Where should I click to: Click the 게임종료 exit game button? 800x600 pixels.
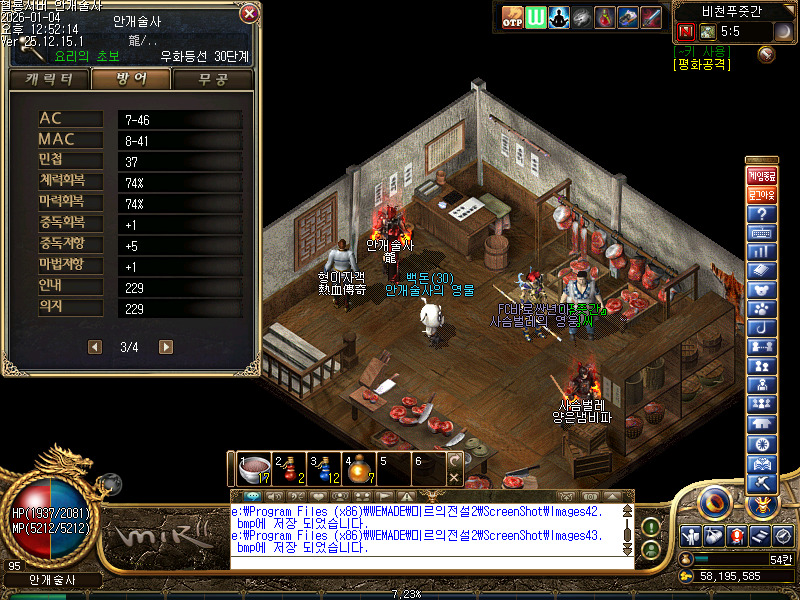pos(762,175)
